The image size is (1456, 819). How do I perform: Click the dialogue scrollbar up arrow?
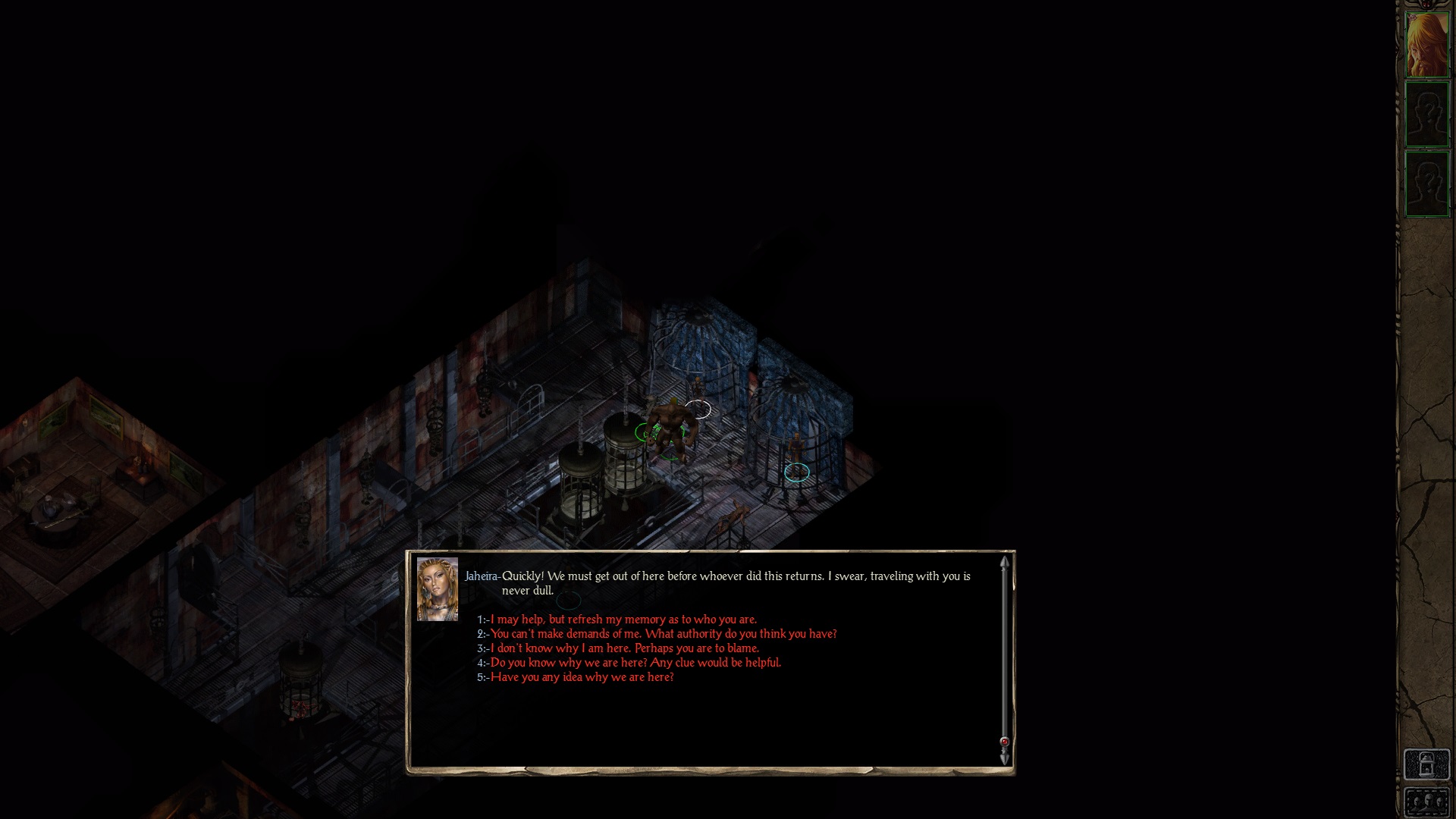[1005, 563]
